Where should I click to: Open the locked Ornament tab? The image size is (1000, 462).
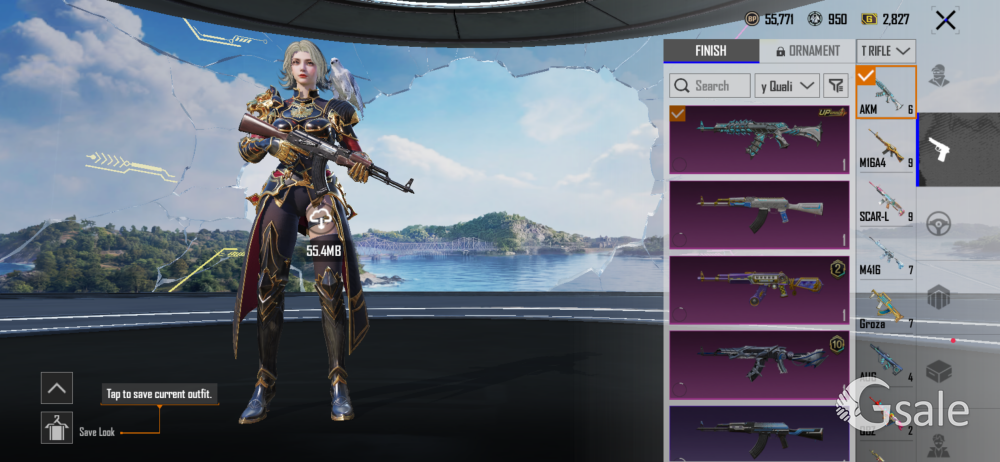[806, 51]
